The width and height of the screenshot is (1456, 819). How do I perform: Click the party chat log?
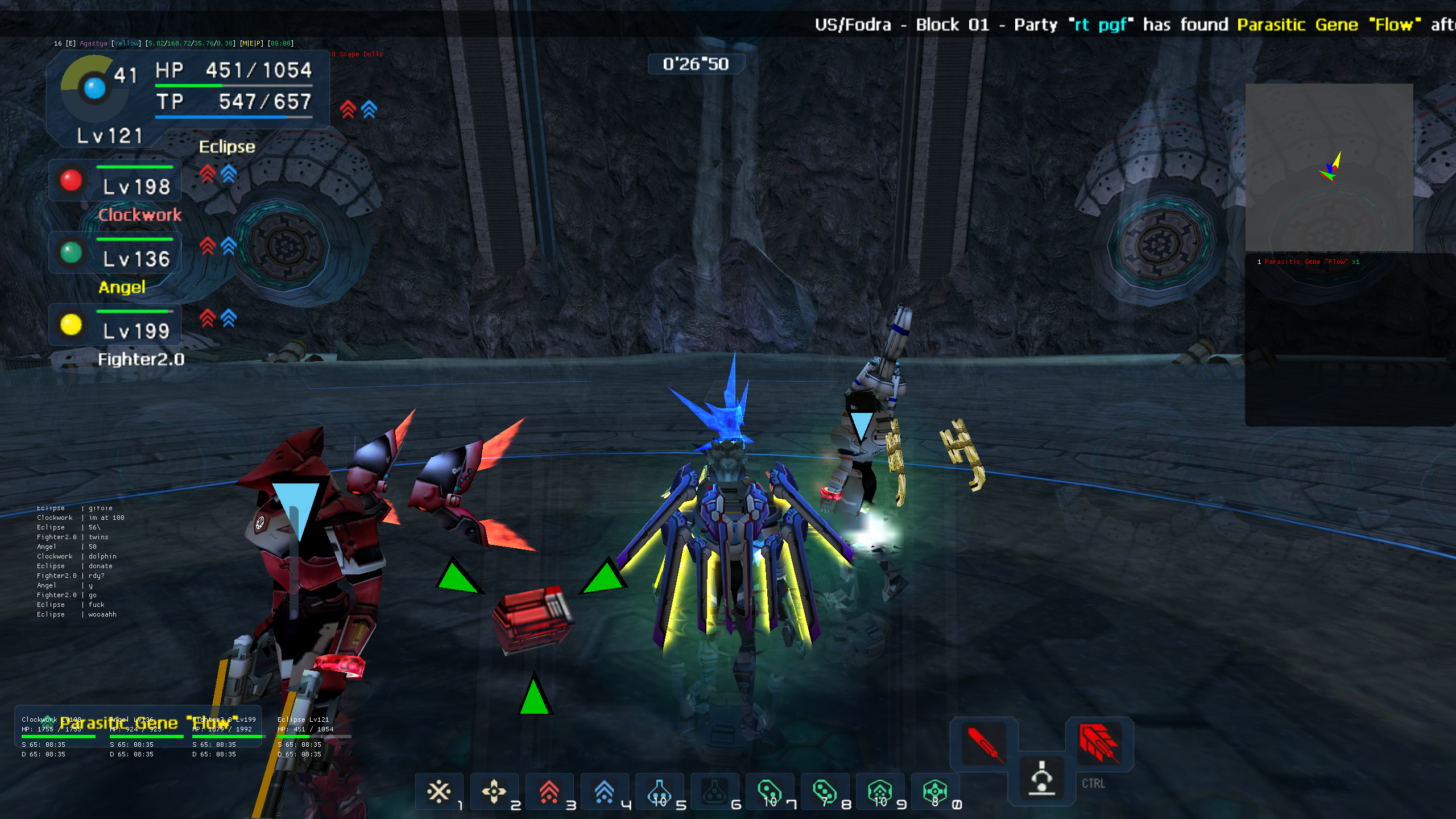click(77, 561)
